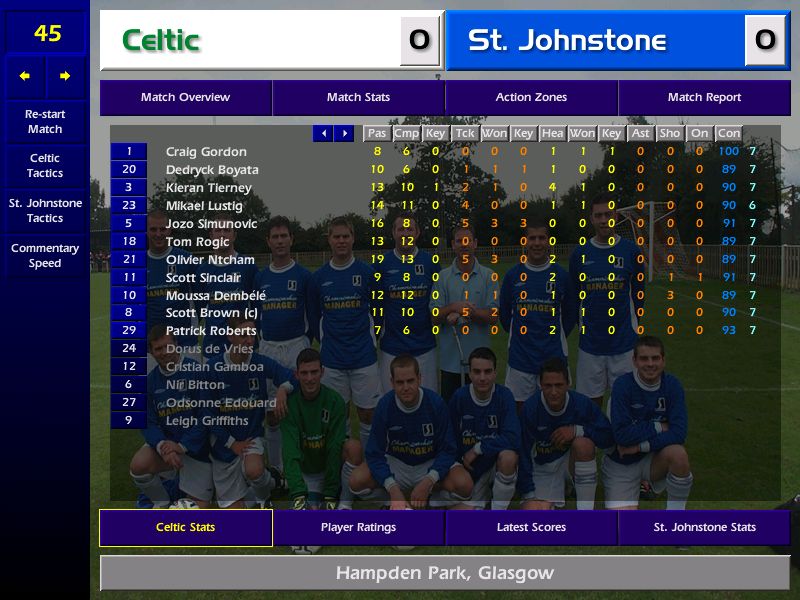800x600 pixels.
Task: Select player Craig Gordon in the list
Action: (x=206, y=152)
